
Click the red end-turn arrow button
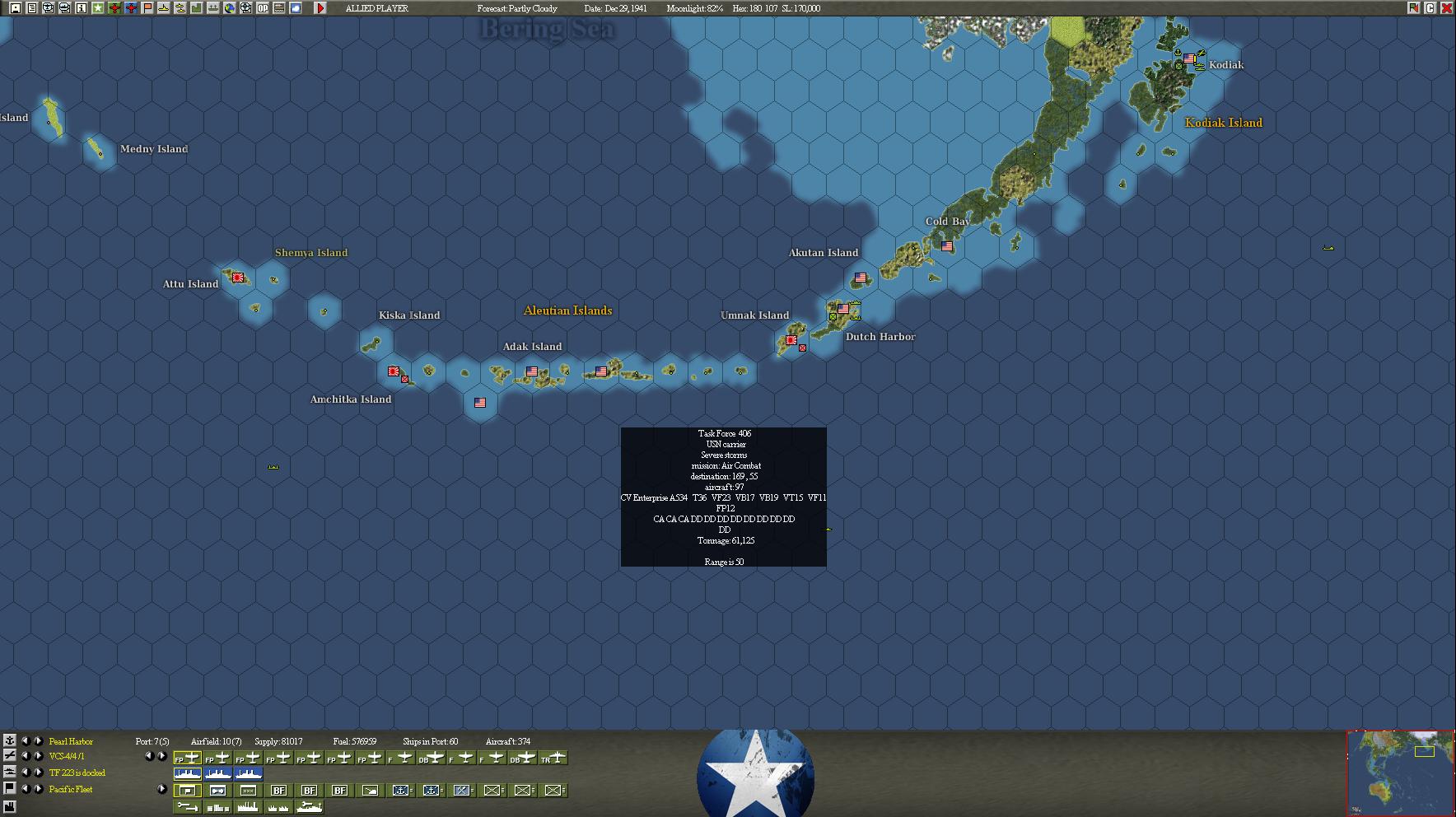coord(320,8)
